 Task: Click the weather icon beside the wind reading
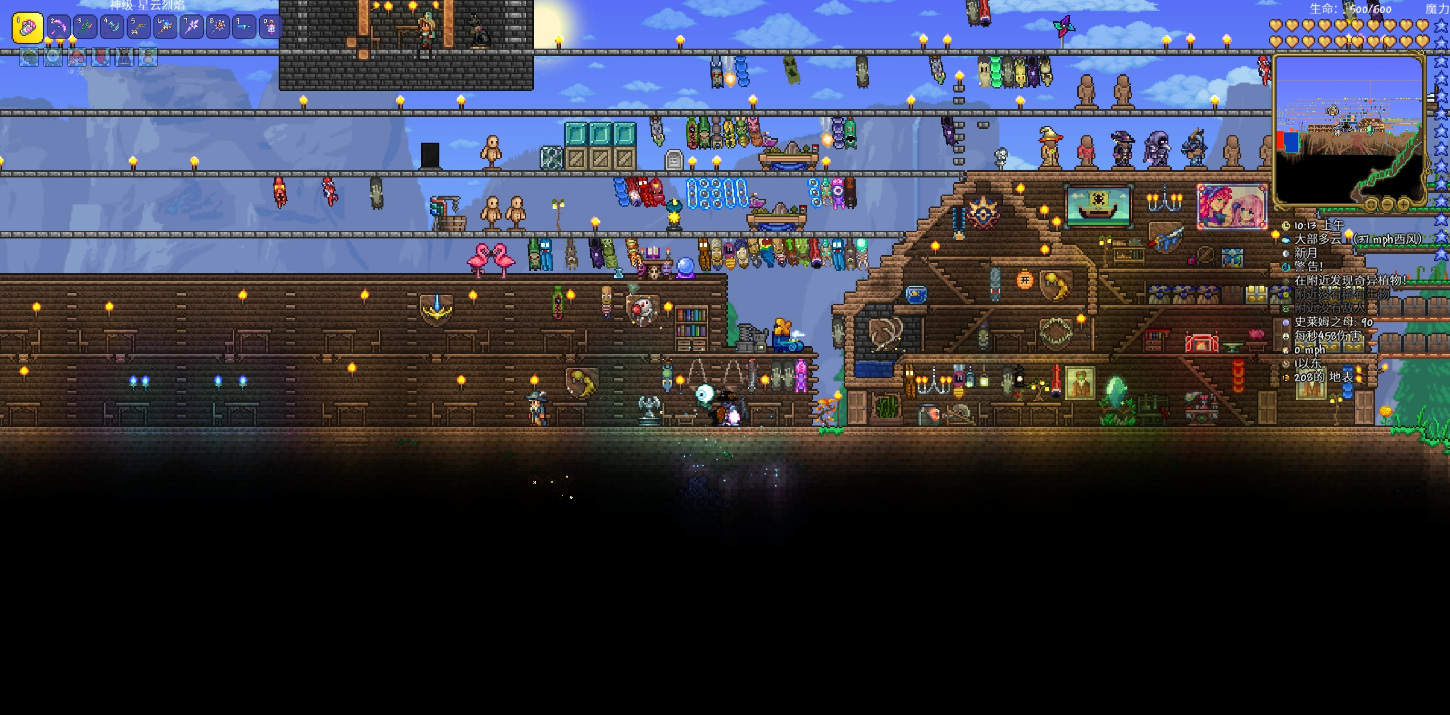[x=1286, y=240]
